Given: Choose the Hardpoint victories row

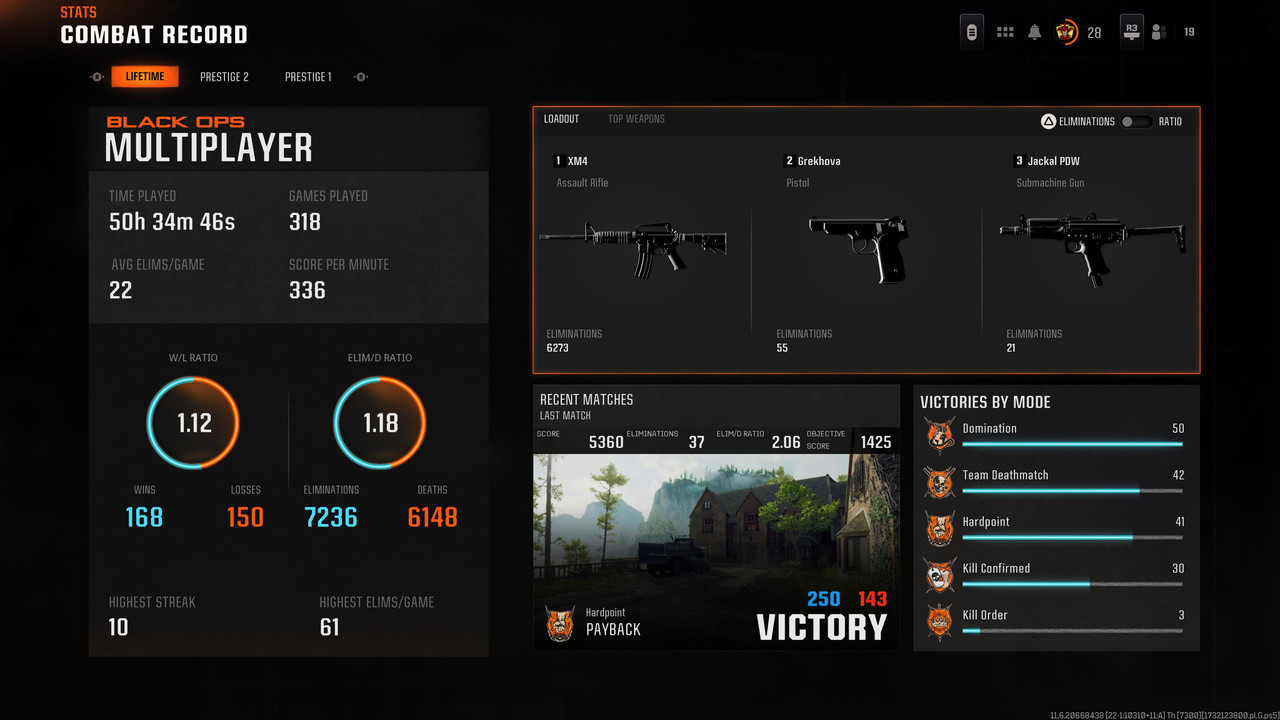Looking at the screenshot, I should 1056,528.
